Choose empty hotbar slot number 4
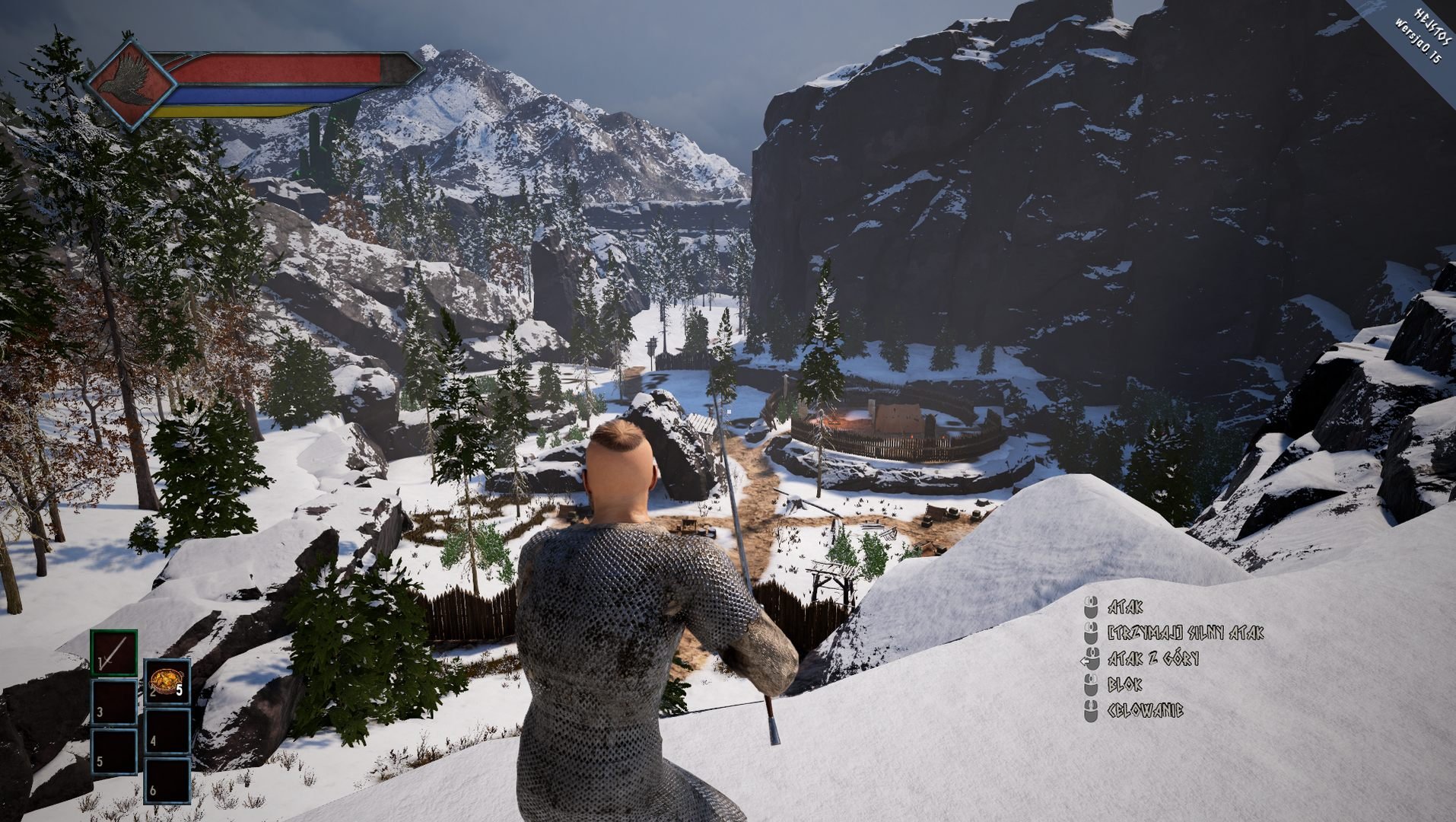Image resolution: width=1456 pixels, height=822 pixels. [167, 730]
